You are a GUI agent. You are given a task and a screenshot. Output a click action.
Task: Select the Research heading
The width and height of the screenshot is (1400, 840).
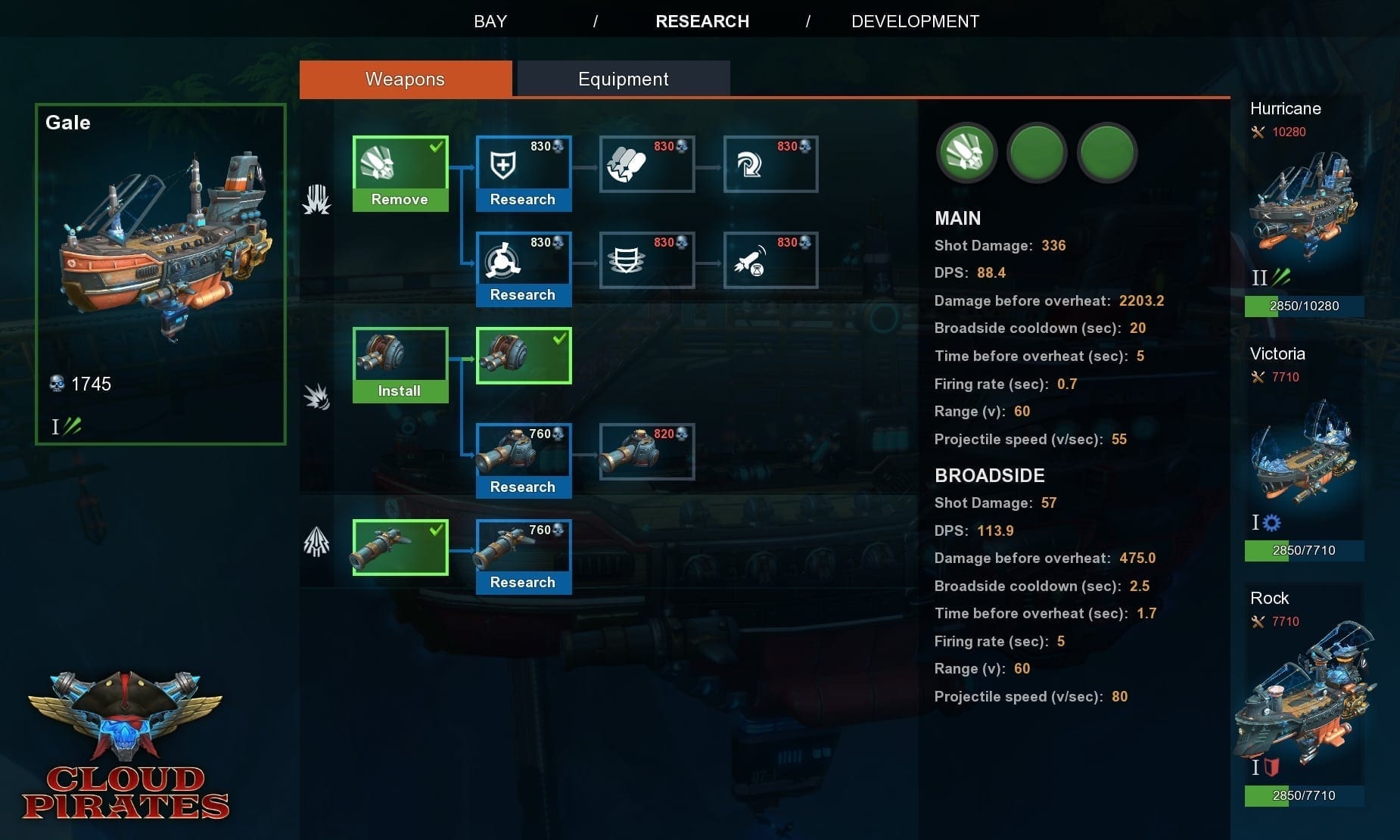[702, 21]
